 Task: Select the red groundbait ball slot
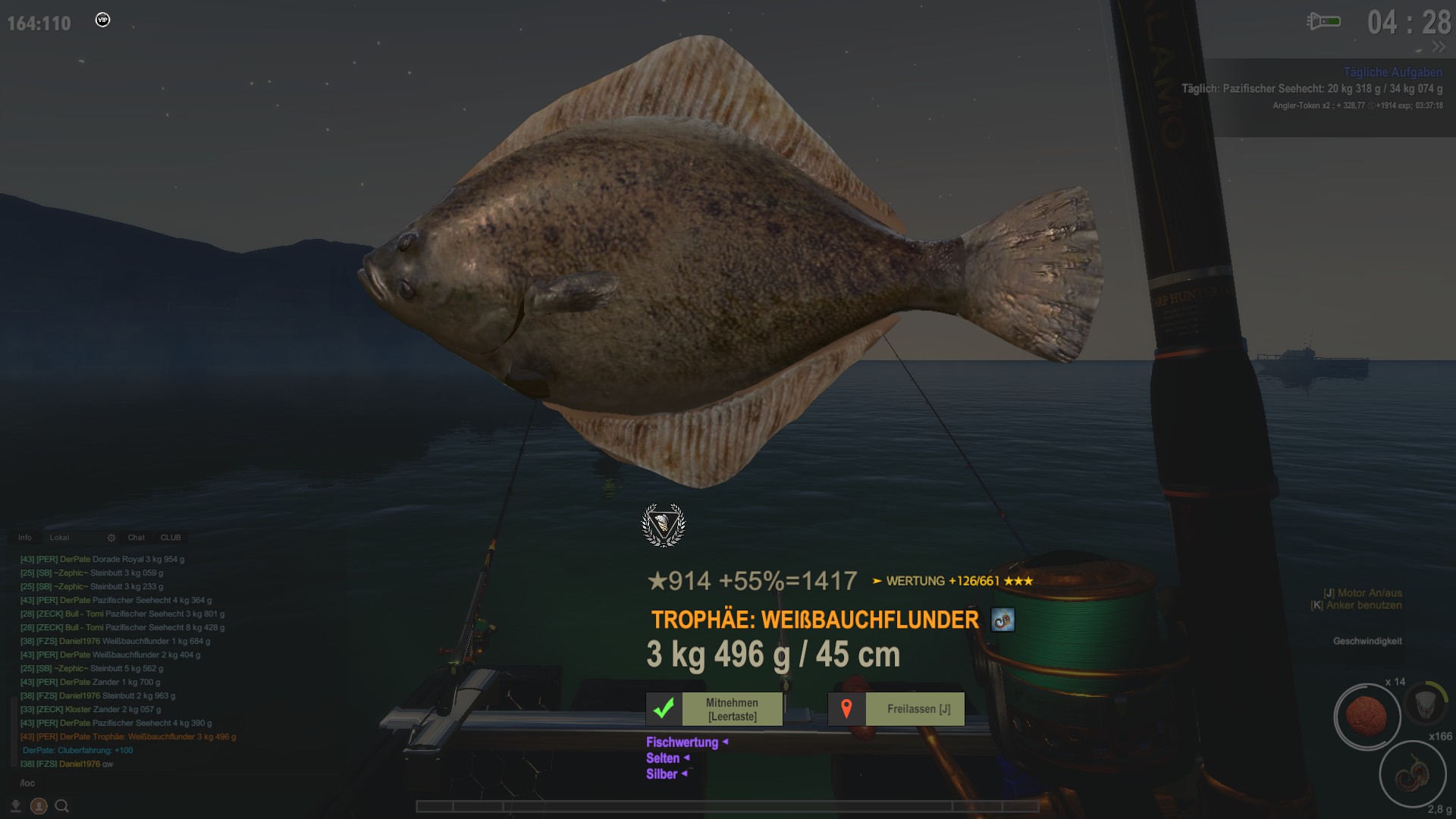[1367, 716]
